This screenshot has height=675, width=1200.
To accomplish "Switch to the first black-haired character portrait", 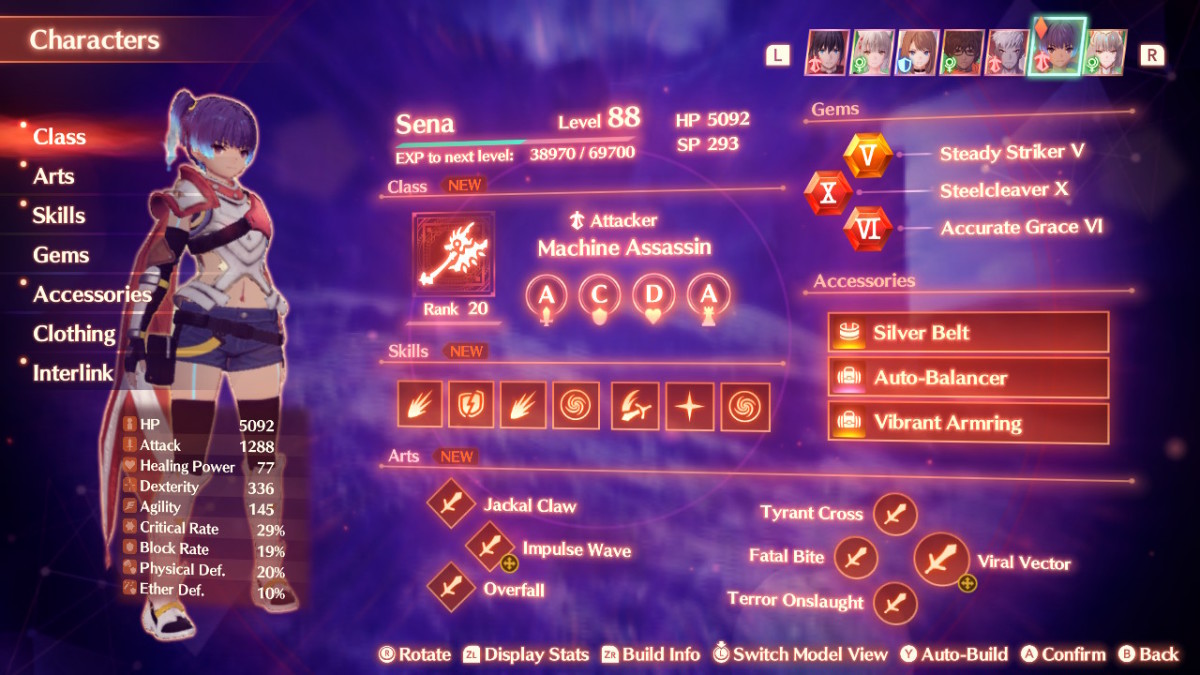I will click(827, 53).
